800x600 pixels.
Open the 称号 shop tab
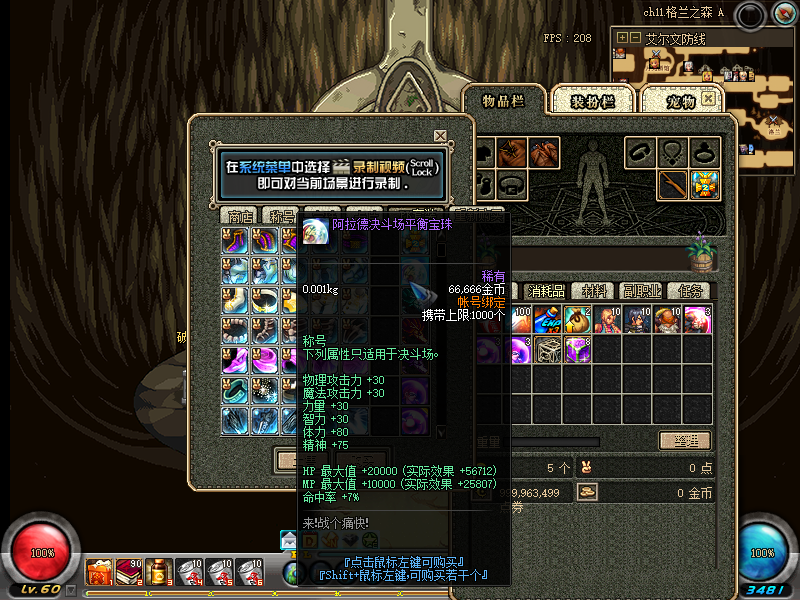[x=278, y=216]
